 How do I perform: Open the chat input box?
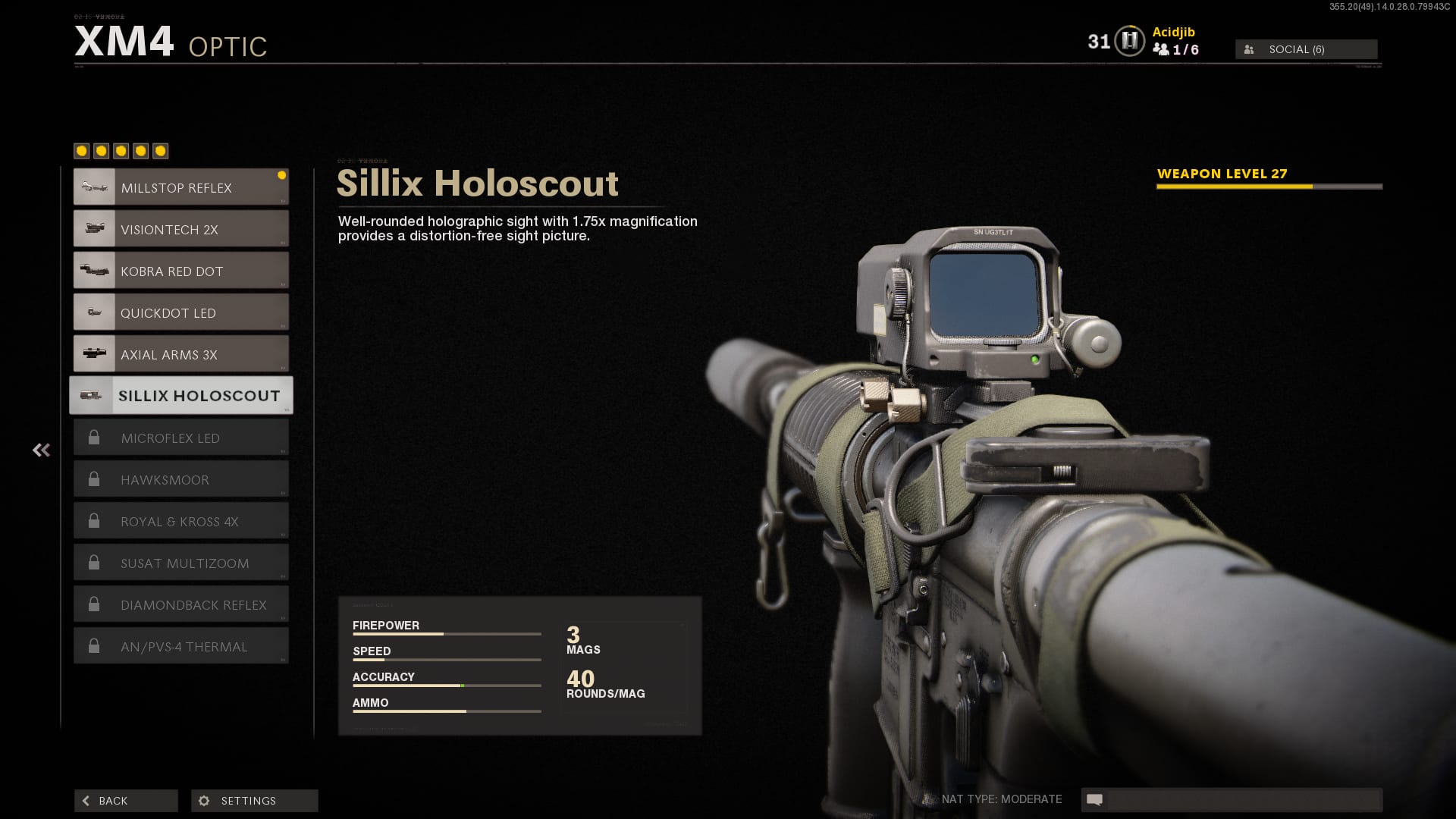tap(1242, 799)
